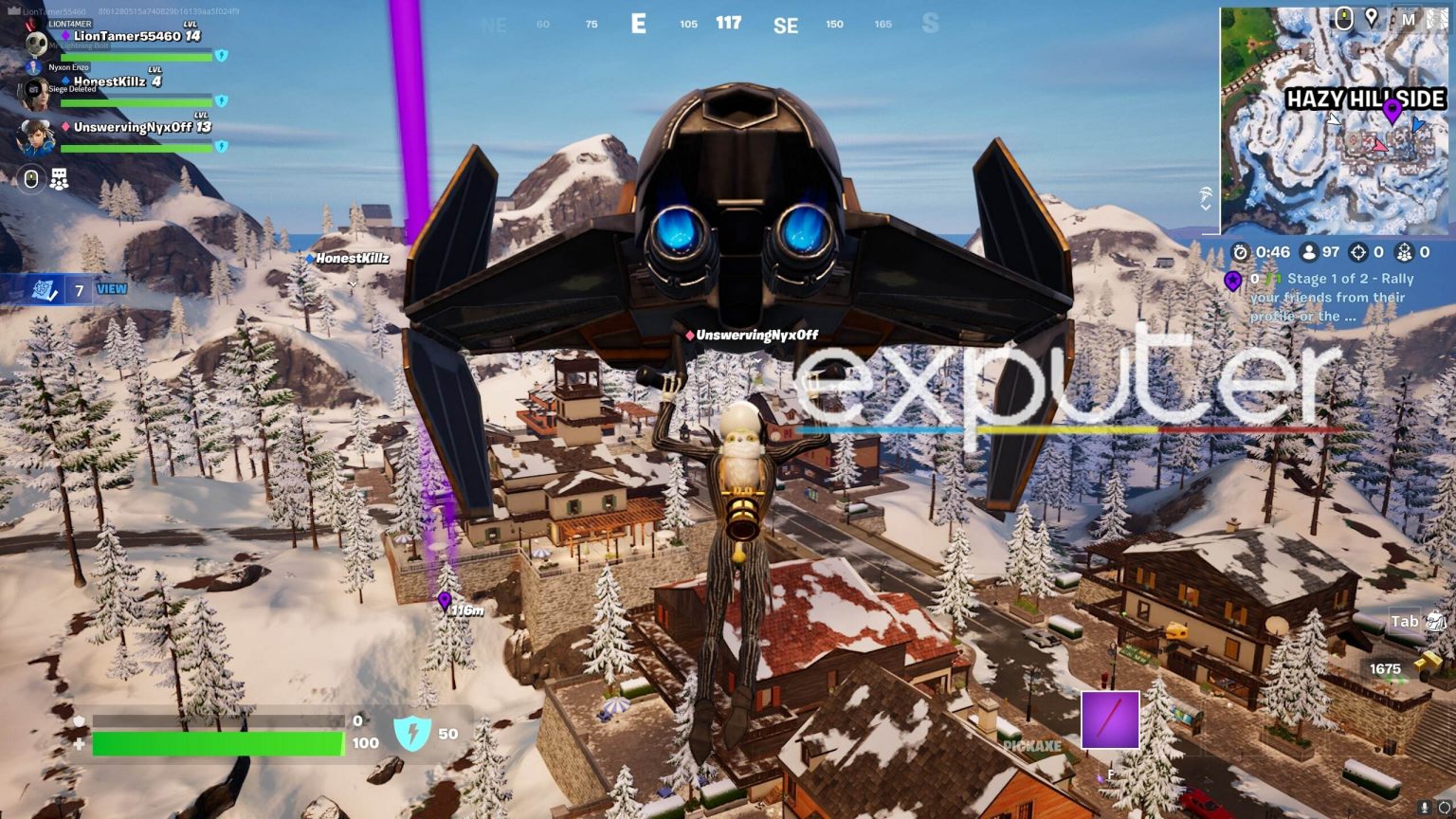Screen dimensions: 1456x819
Task: Click the inventory bag icon beside Tab
Action: 1436,620
